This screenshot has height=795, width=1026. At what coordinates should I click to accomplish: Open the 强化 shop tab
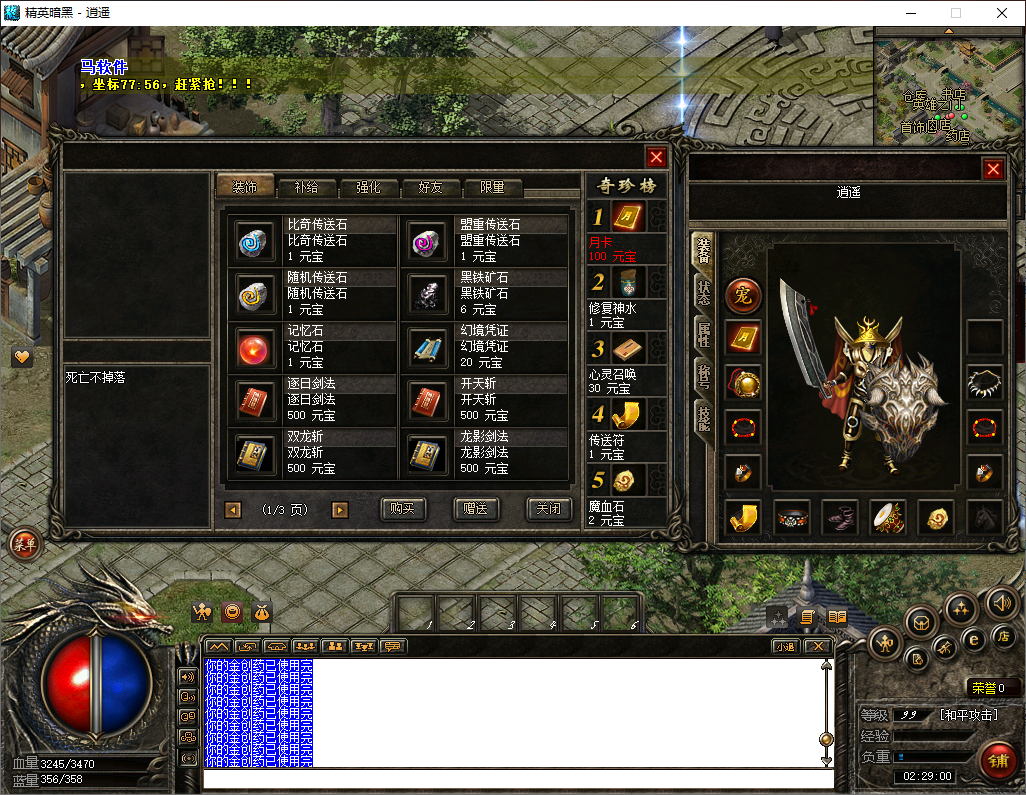368,187
